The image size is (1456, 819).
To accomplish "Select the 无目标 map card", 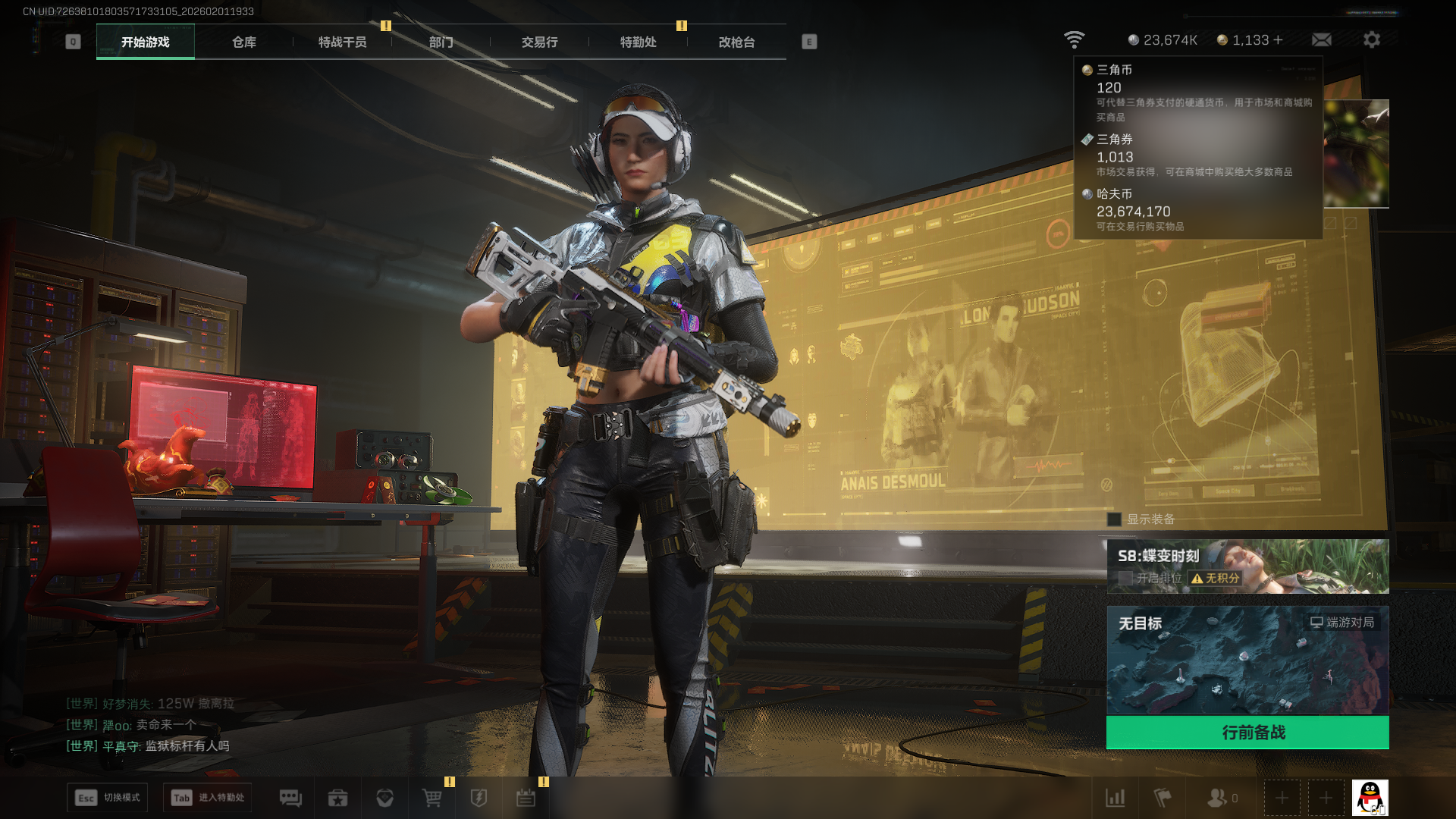I will click(x=1247, y=660).
